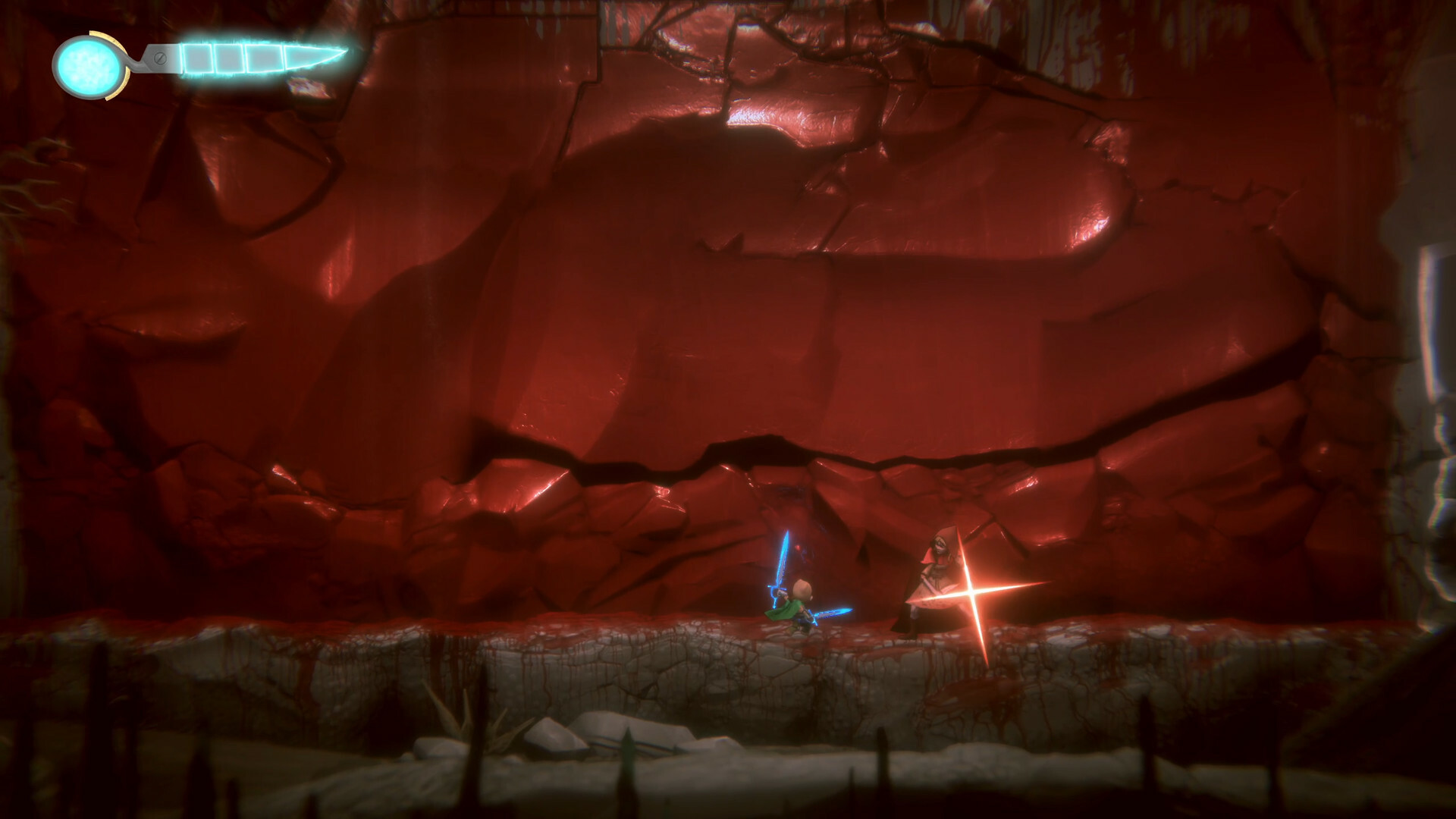The image size is (1456, 819).
Task: Select the screw emblem on the sword hilt gauge
Action: pos(161,58)
